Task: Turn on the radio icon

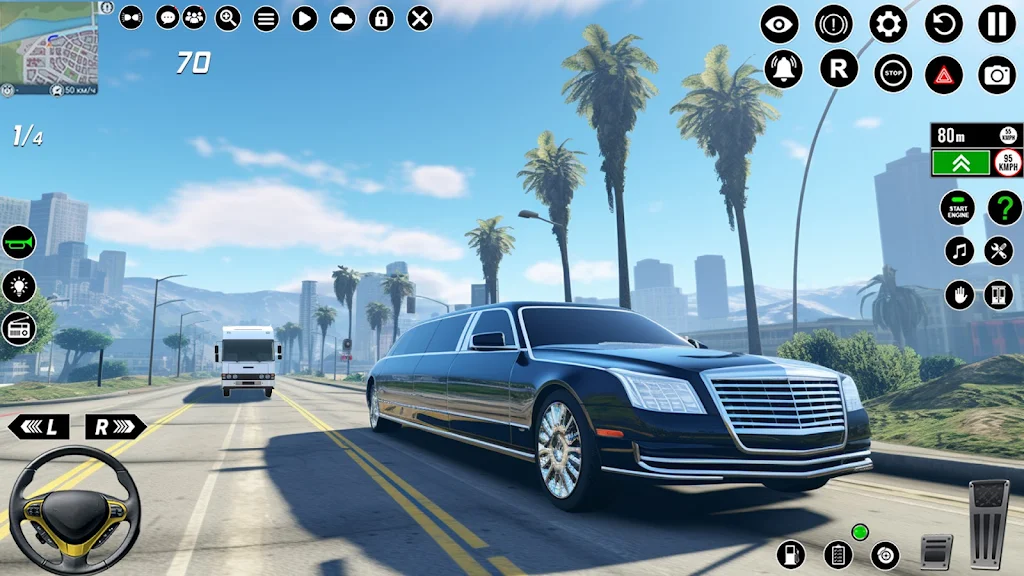Action: tap(19, 328)
